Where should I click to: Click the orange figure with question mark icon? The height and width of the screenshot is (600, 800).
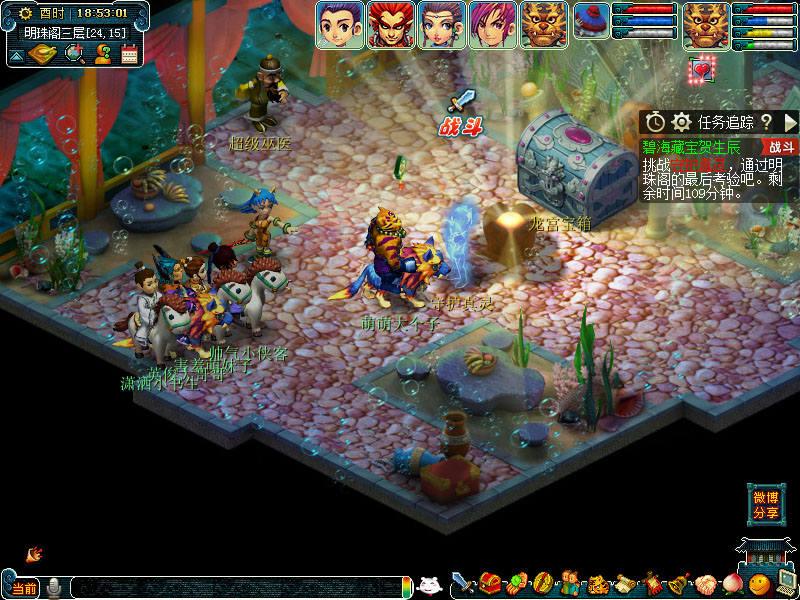click(x=102, y=54)
